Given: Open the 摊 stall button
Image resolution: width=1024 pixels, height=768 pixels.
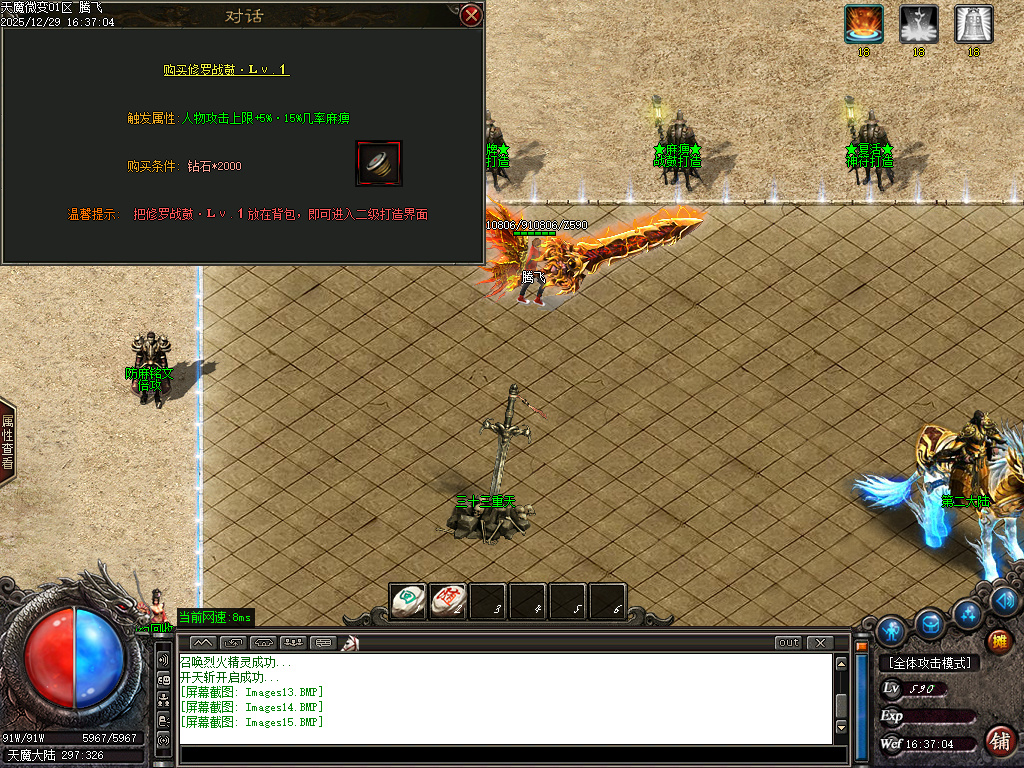Looking at the screenshot, I should 998,641.
